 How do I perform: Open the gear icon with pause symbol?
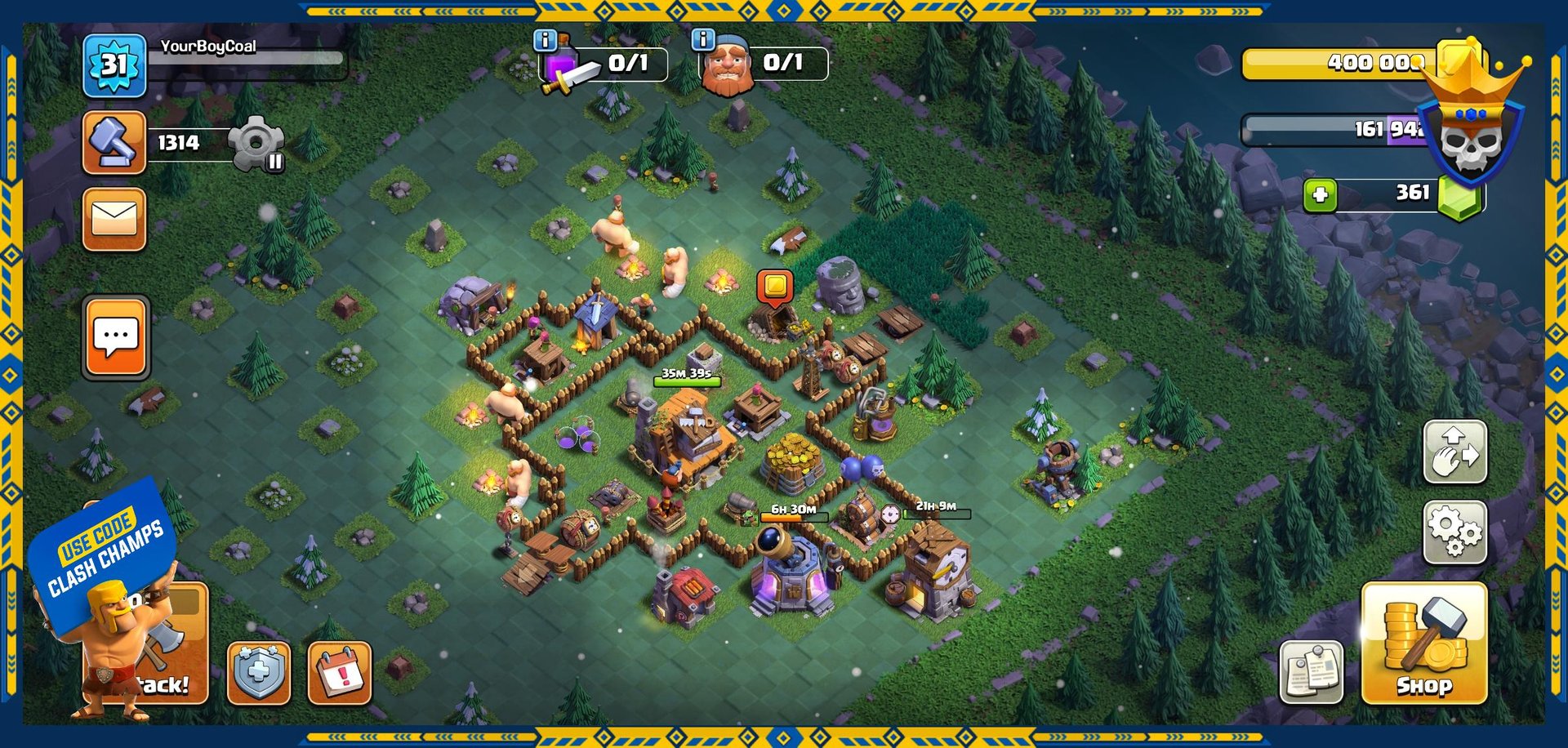(x=256, y=144)
